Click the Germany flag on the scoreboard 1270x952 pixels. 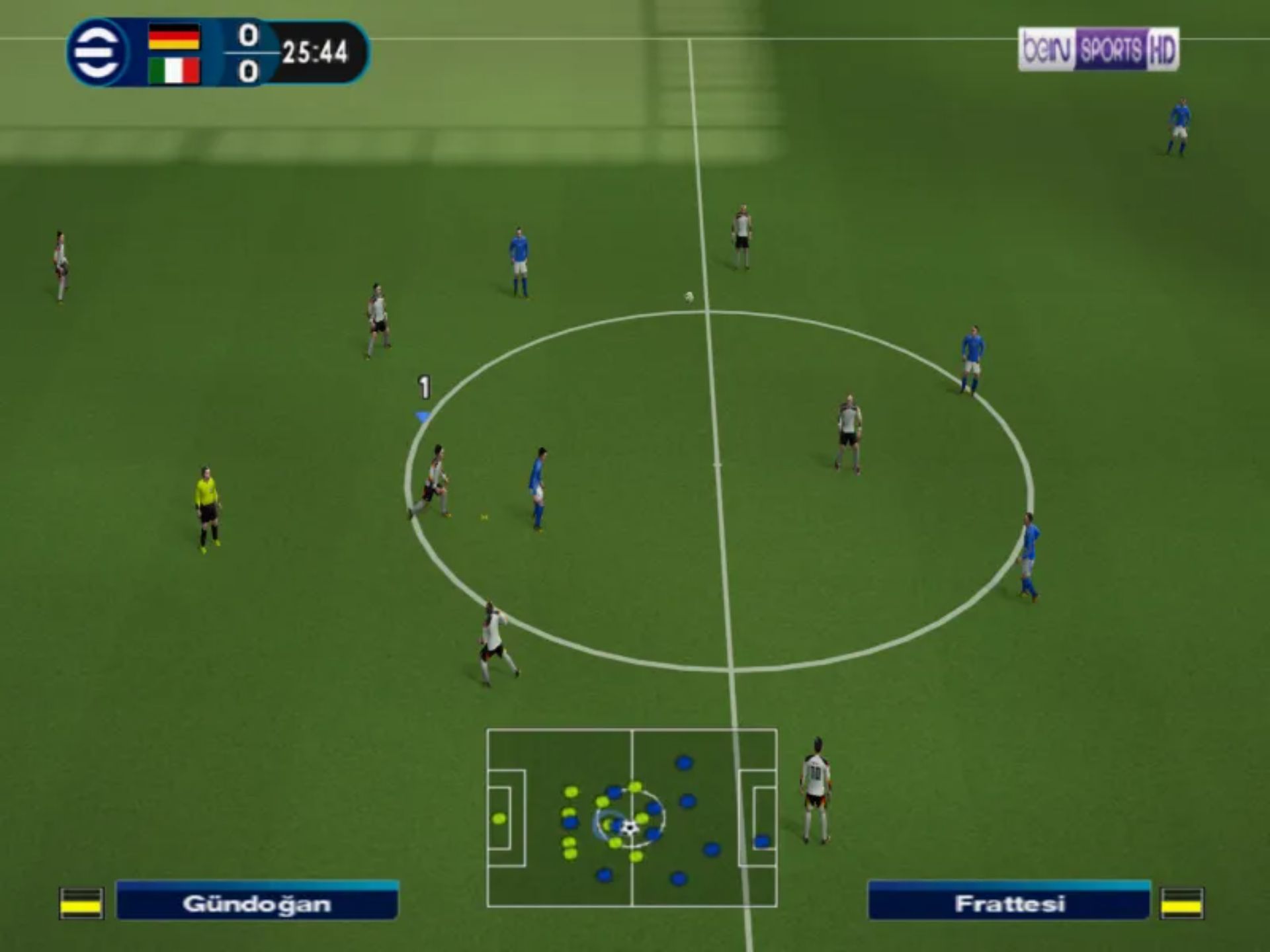[174, 36]
